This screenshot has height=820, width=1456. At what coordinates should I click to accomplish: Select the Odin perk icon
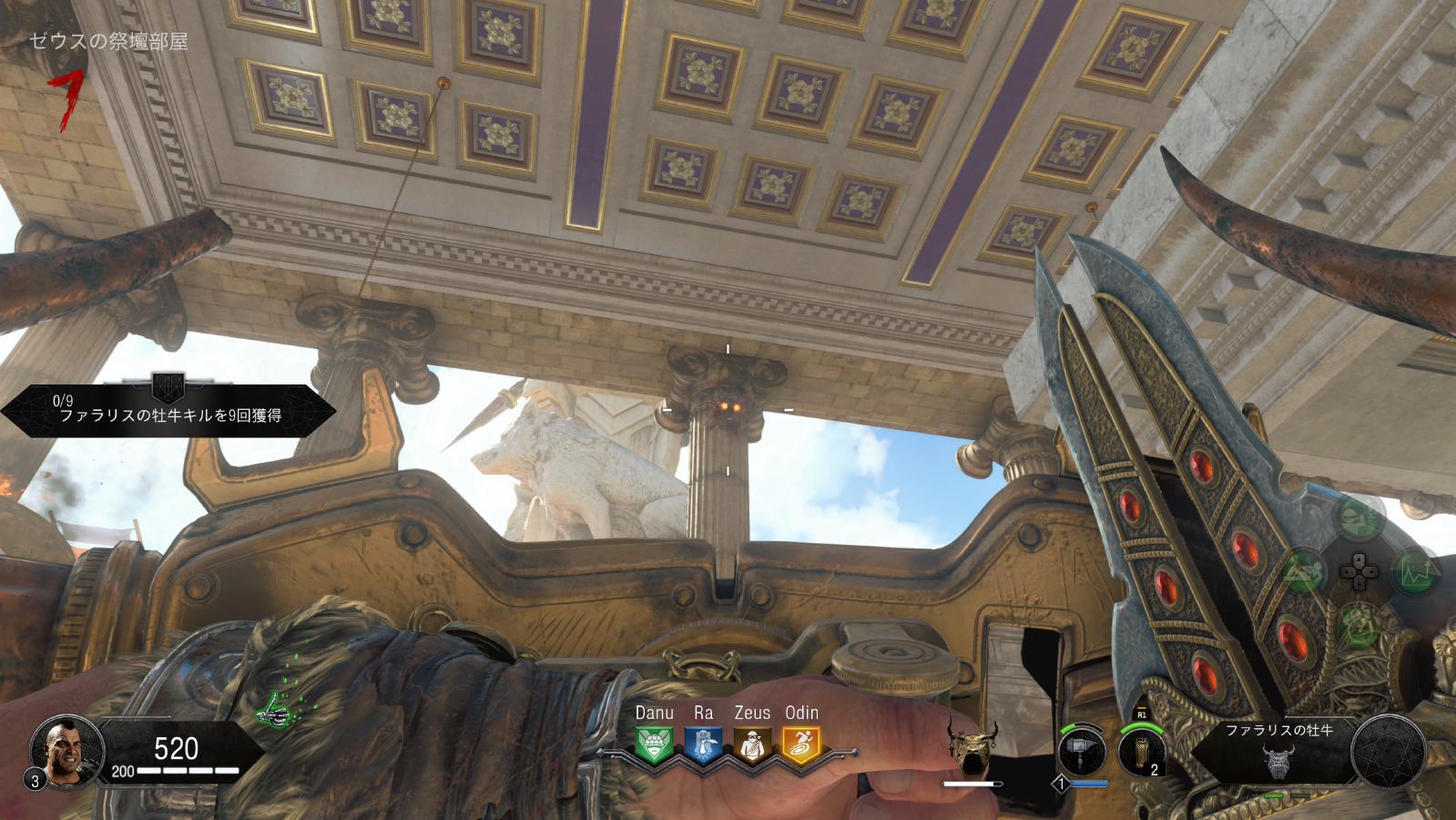(801, 745)
